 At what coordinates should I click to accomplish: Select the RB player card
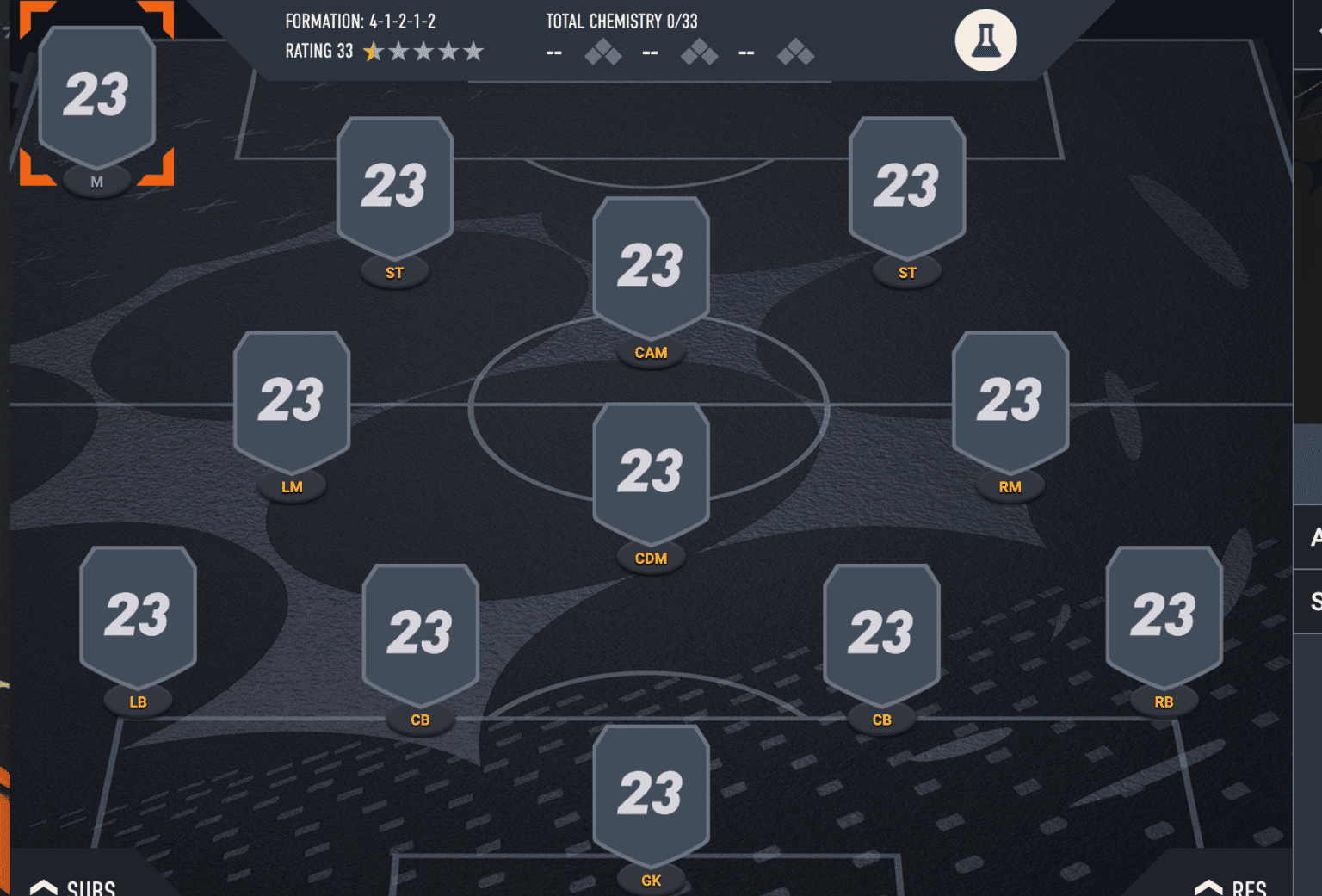point(1163,614)
